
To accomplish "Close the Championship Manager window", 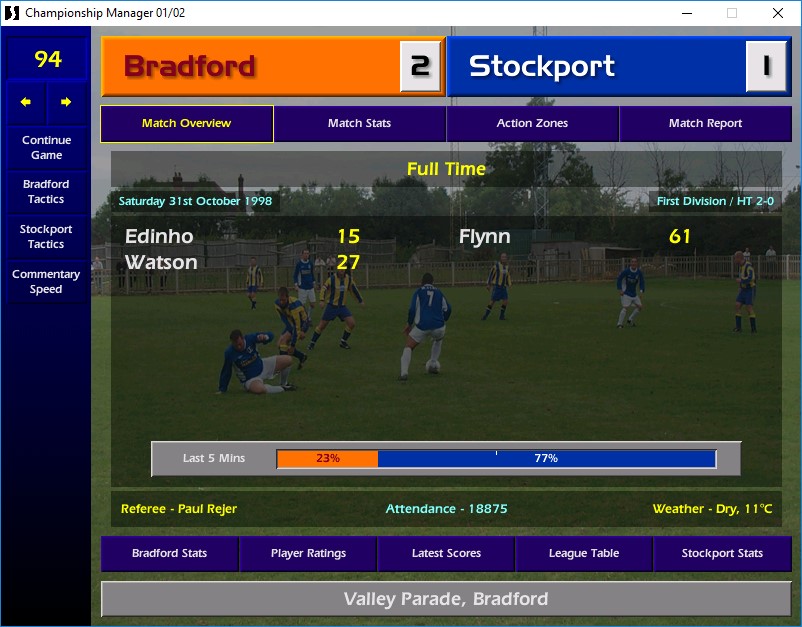I will 778,13.
